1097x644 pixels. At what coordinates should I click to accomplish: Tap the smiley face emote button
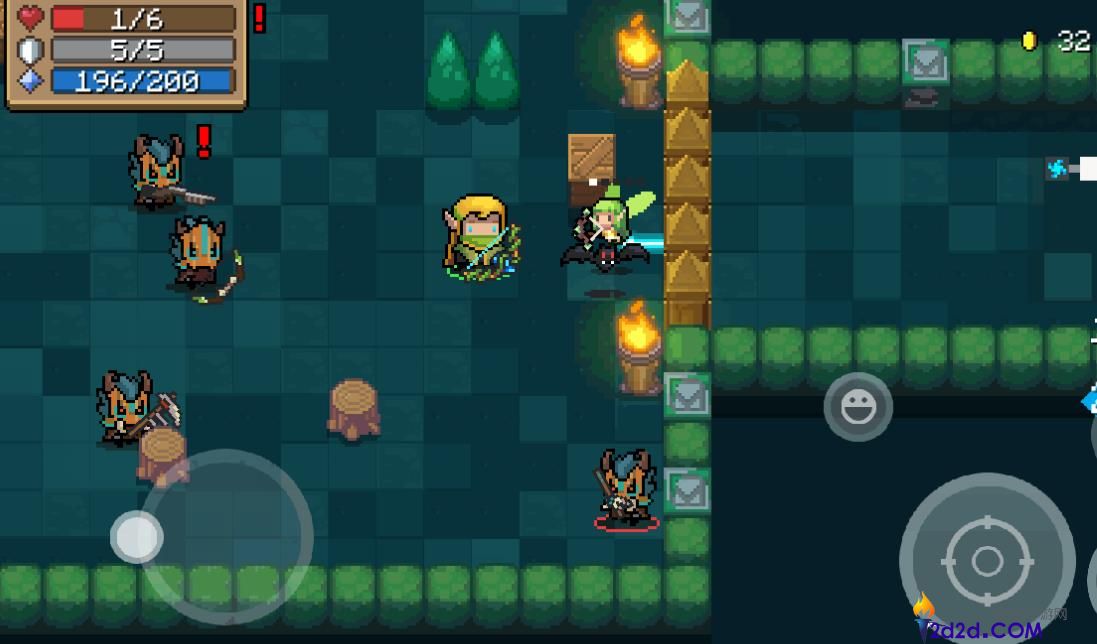[858, 407]
